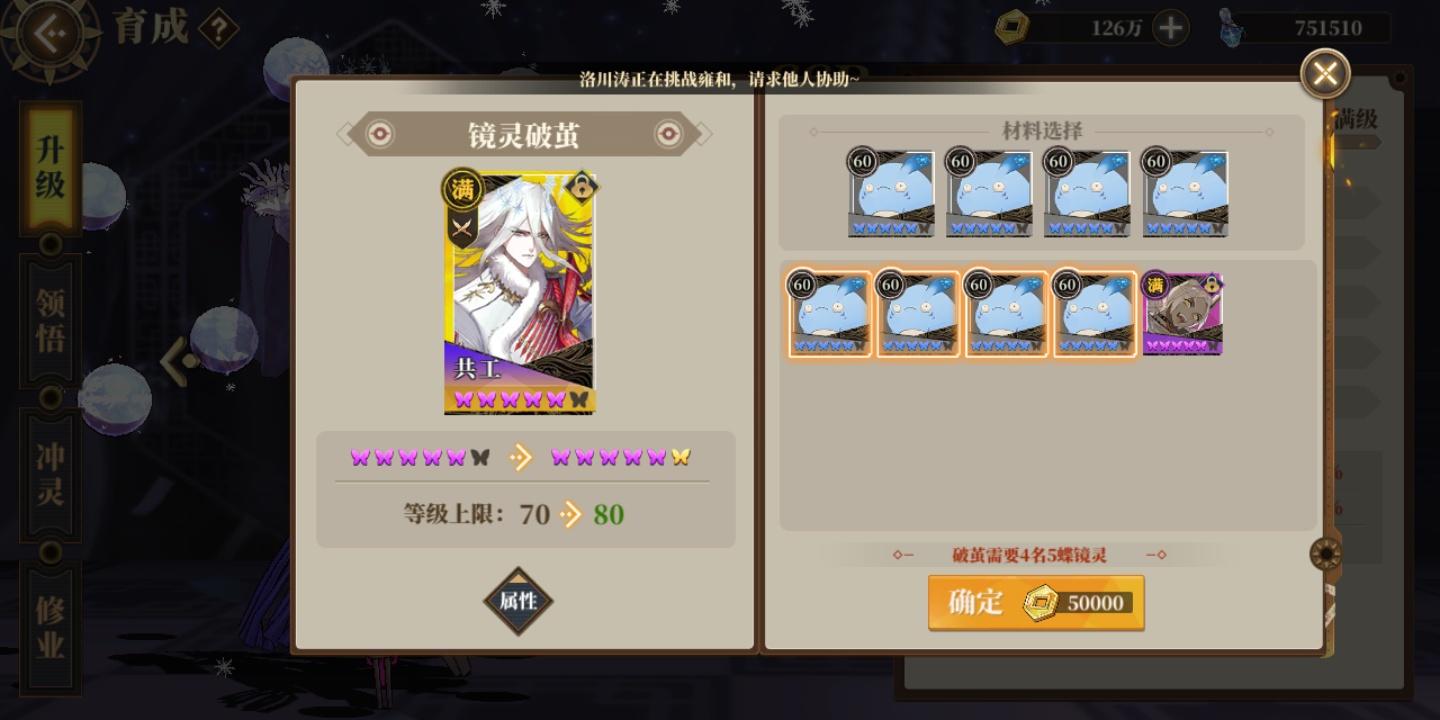Screen dimensions: 1440x720
Task: Select the first 60-level material in top row
Action: [889, 193]
